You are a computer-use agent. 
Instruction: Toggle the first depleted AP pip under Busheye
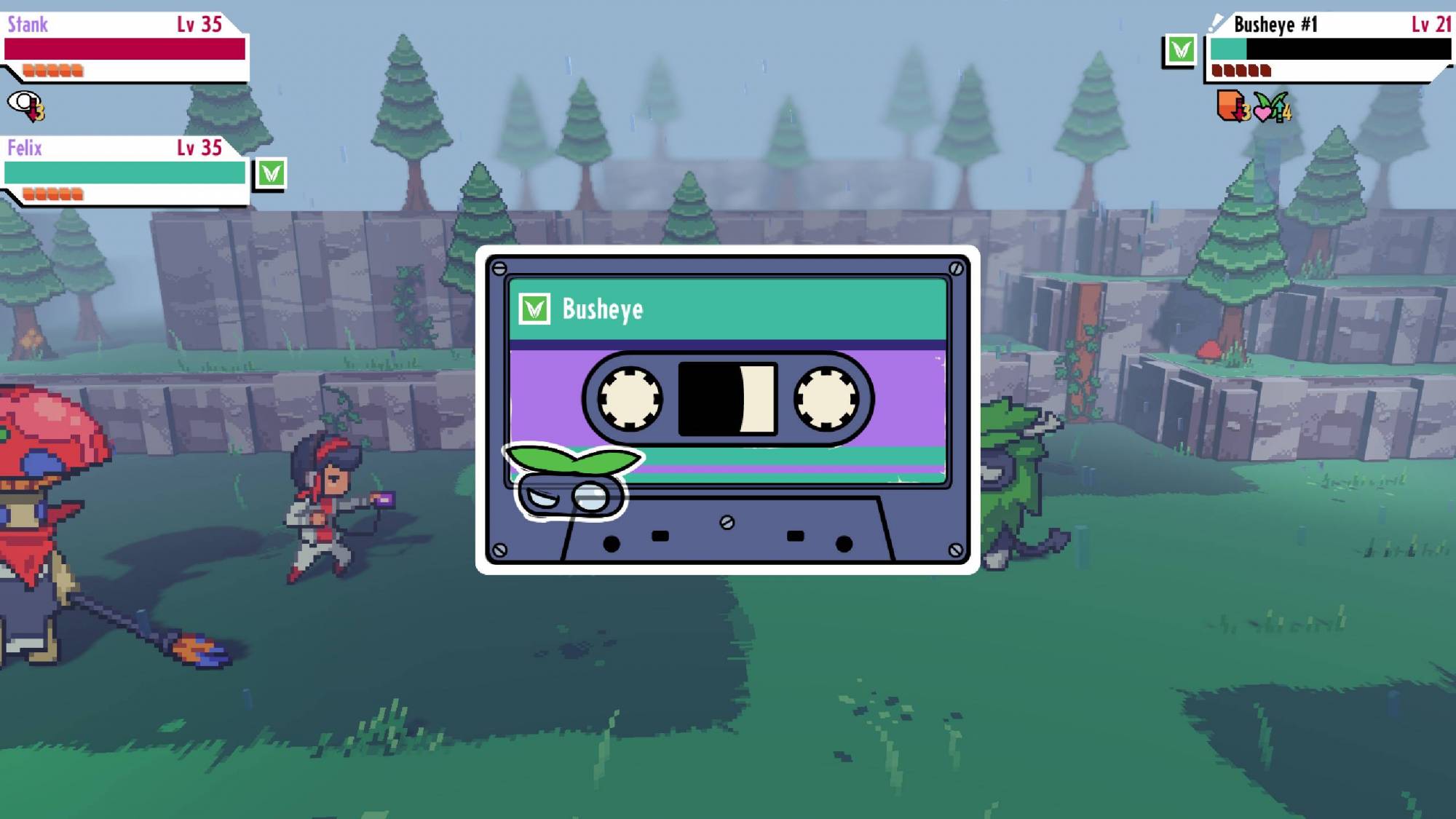(1217, 71)
